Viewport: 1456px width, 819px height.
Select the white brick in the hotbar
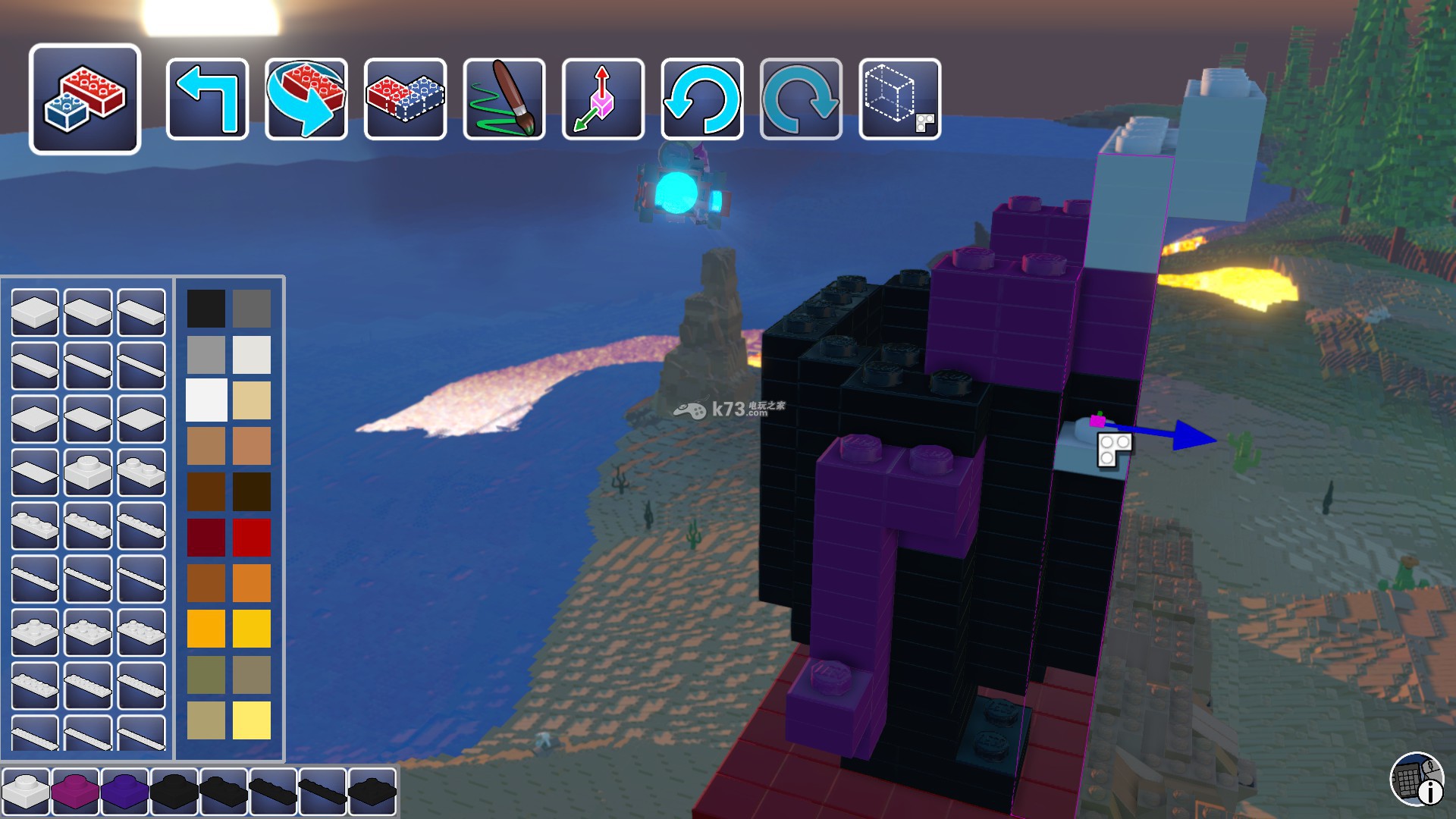pyautogui.click(x=26, y=790)
